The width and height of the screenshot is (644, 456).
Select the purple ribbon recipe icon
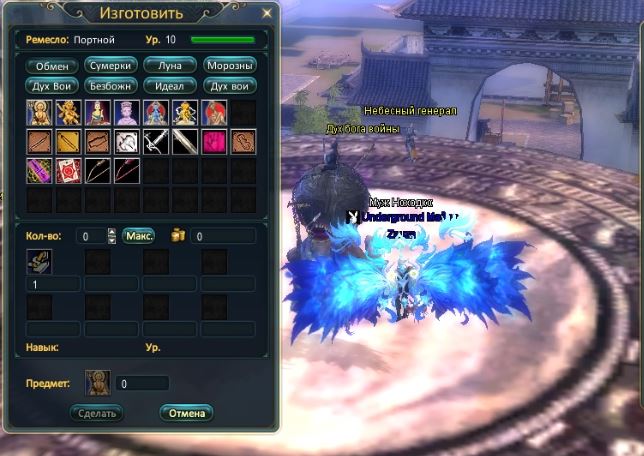pos(38,170)
